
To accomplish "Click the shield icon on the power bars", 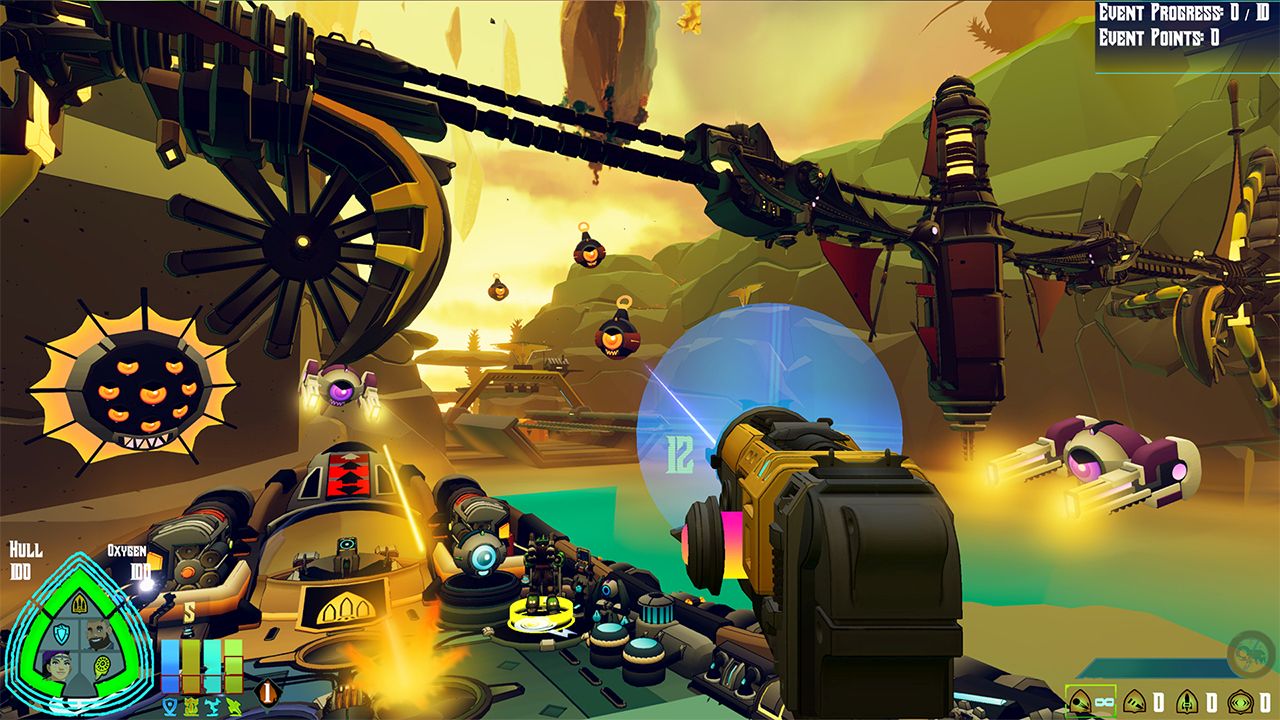I will tap(171, 705).
